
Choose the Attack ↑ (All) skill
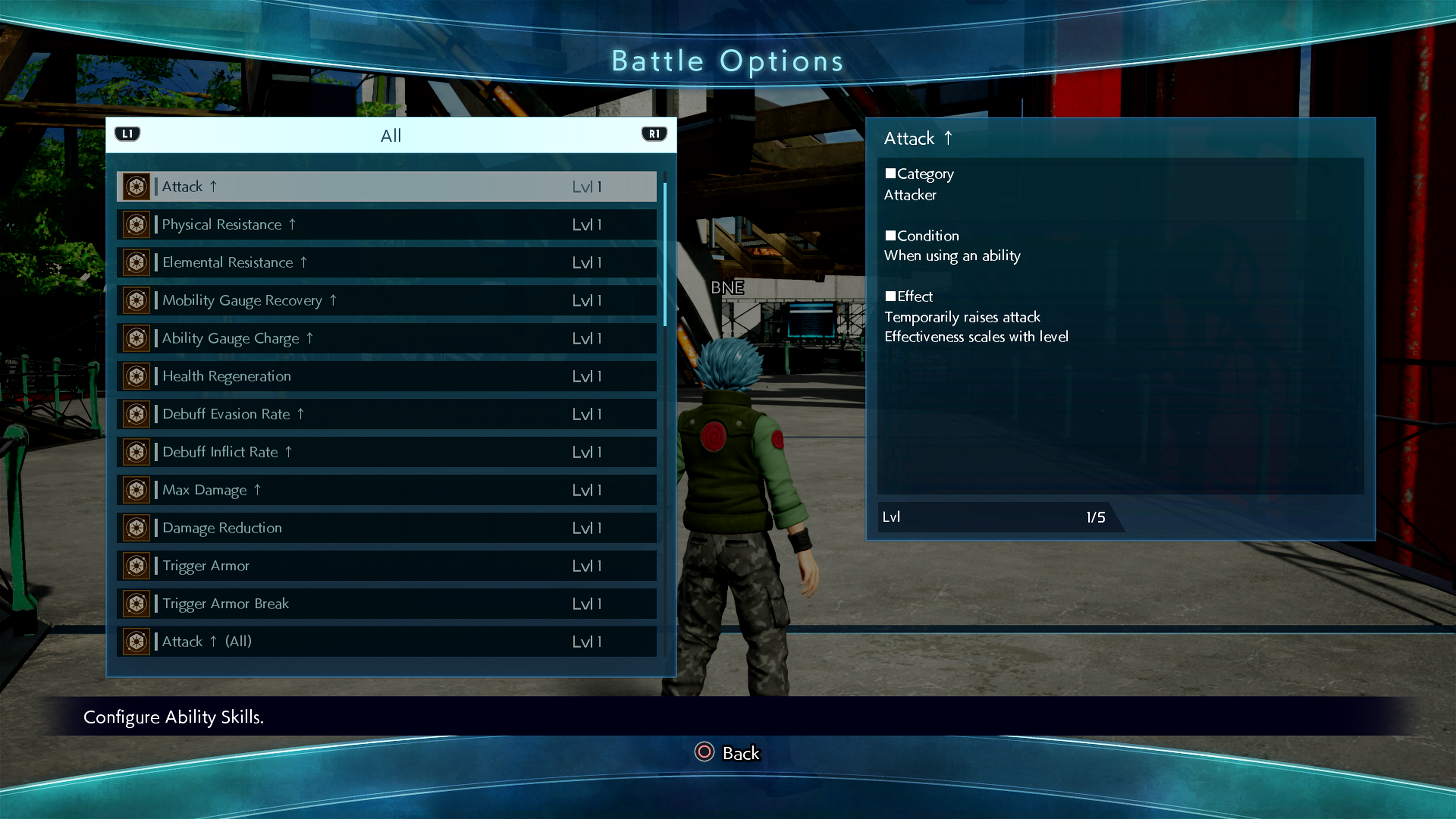(x=387, y=641)
